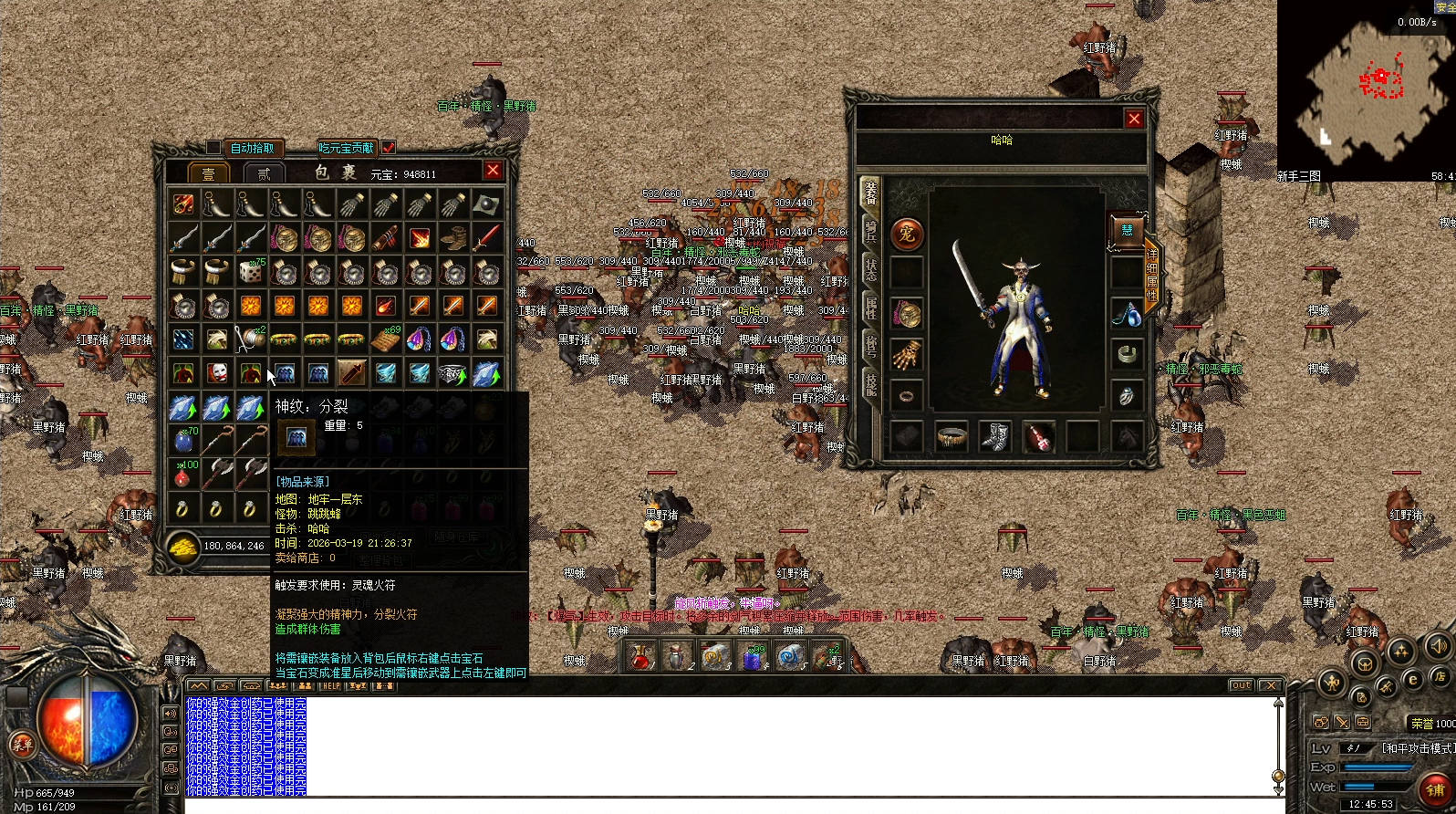The height and width of the screenshot is (814, 1456).
Task: Select the equipped silver boots slot
Action: coord(994,436)
